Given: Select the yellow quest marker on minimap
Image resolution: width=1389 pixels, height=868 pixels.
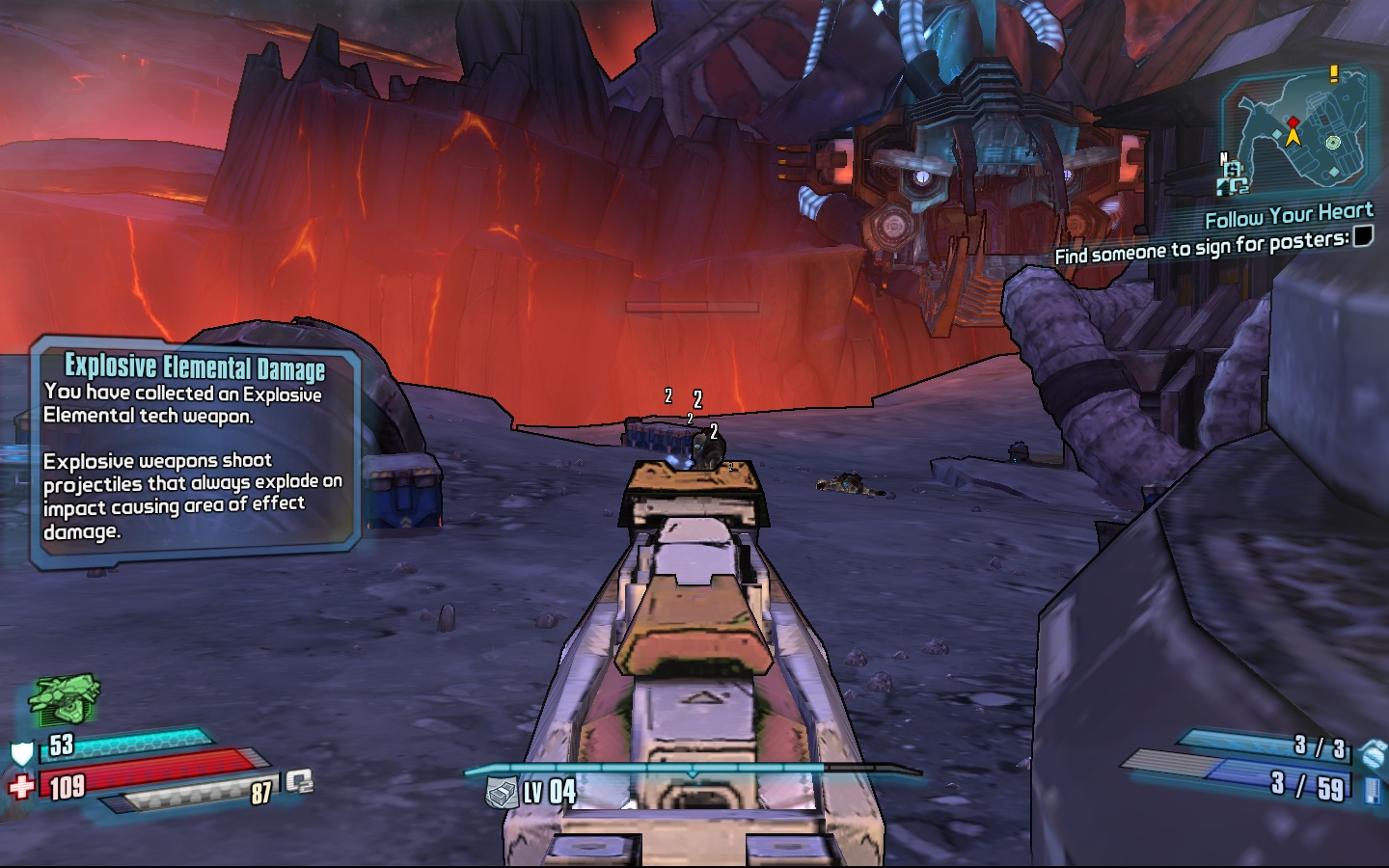Looking at the screenshot, I should click(1334, 72).
